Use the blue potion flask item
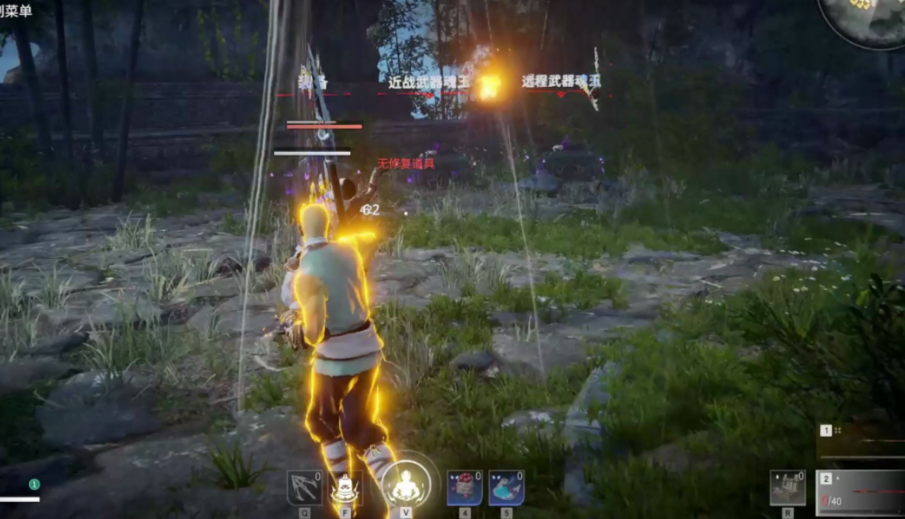The width and height of the screenshot is (905, 519). (x=506, y=487)
